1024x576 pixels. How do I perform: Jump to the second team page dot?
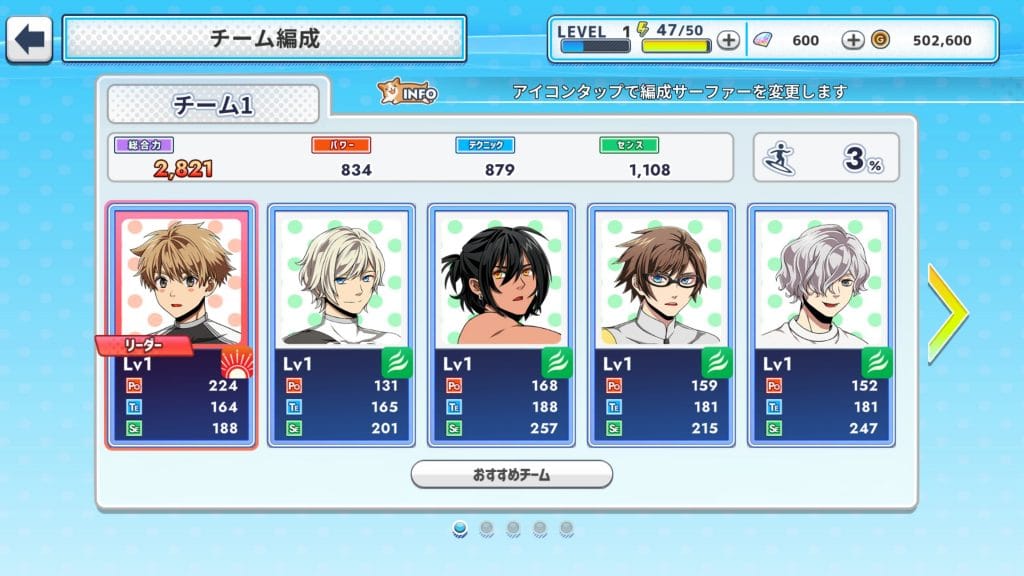487,528
